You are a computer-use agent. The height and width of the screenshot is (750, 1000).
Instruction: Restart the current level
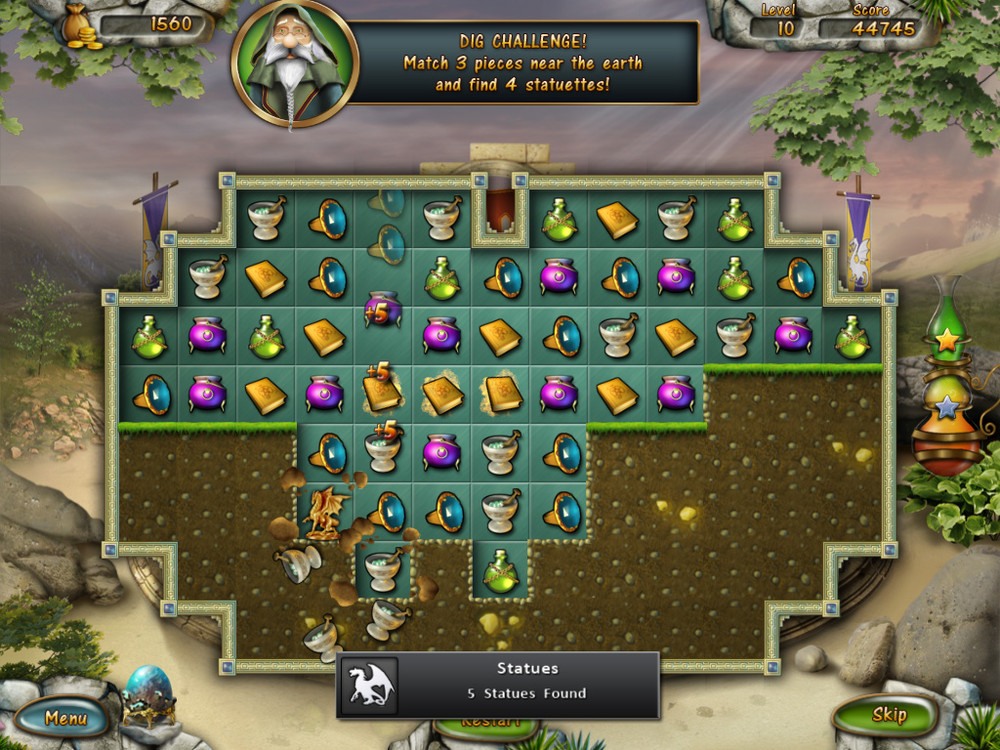[x=492, y=722]
